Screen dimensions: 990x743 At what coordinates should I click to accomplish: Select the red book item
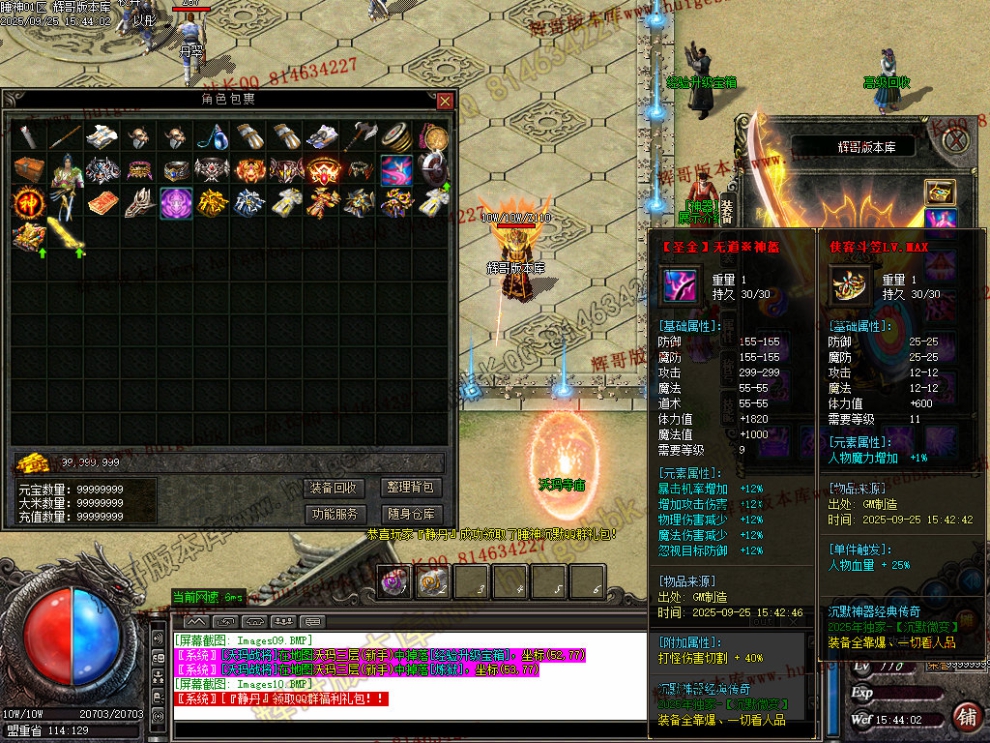pyautogui.click(x=102, y=203)
